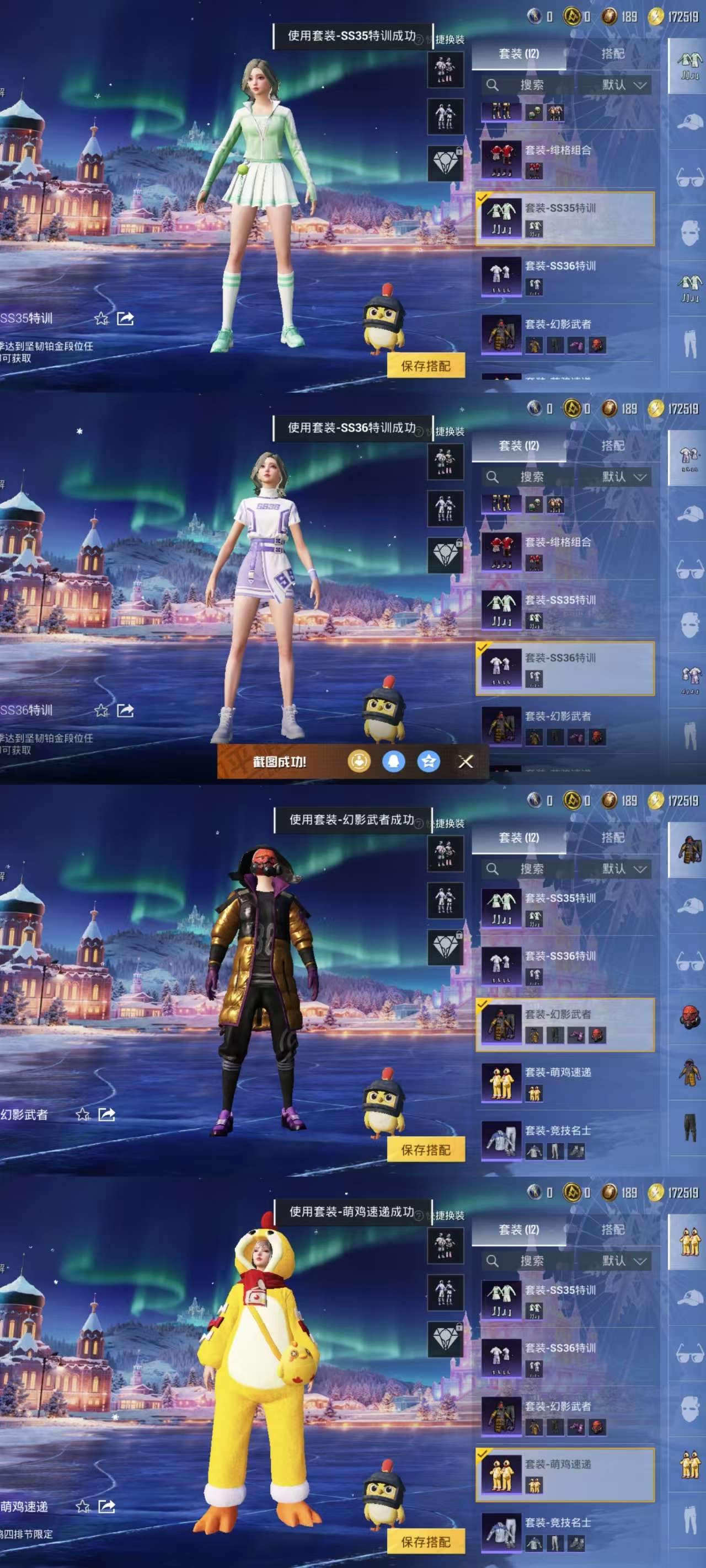
Task: Select the gold-highlighted 套装-SS35特训 outfit row
Action: 565,218
